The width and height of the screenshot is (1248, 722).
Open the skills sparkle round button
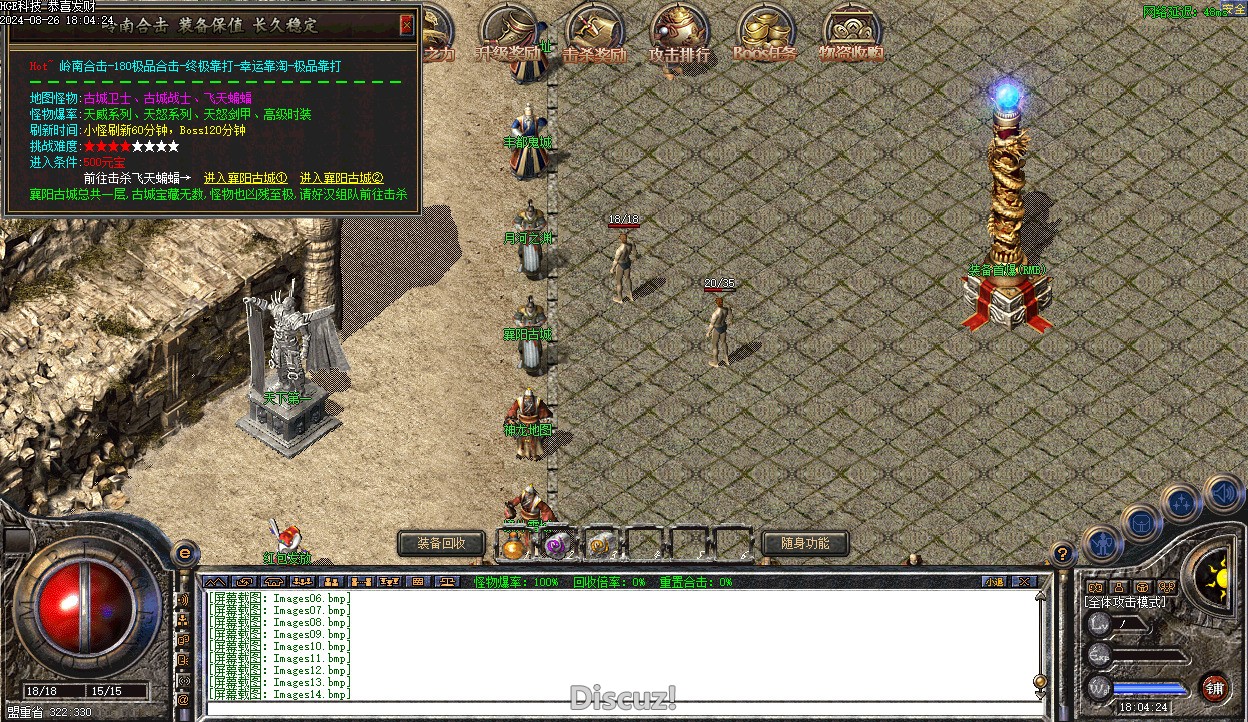pyautogui.click(x=1181, y=502)
